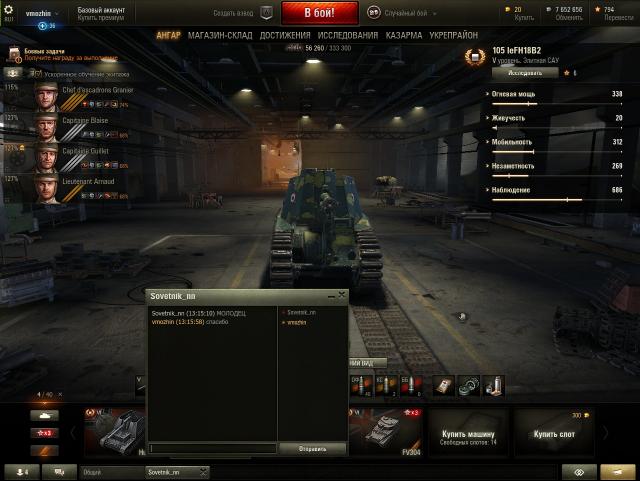Open the МАГАЗИН-СКЛАД tab
Viewport: 640px width, 481px height.
220,35
